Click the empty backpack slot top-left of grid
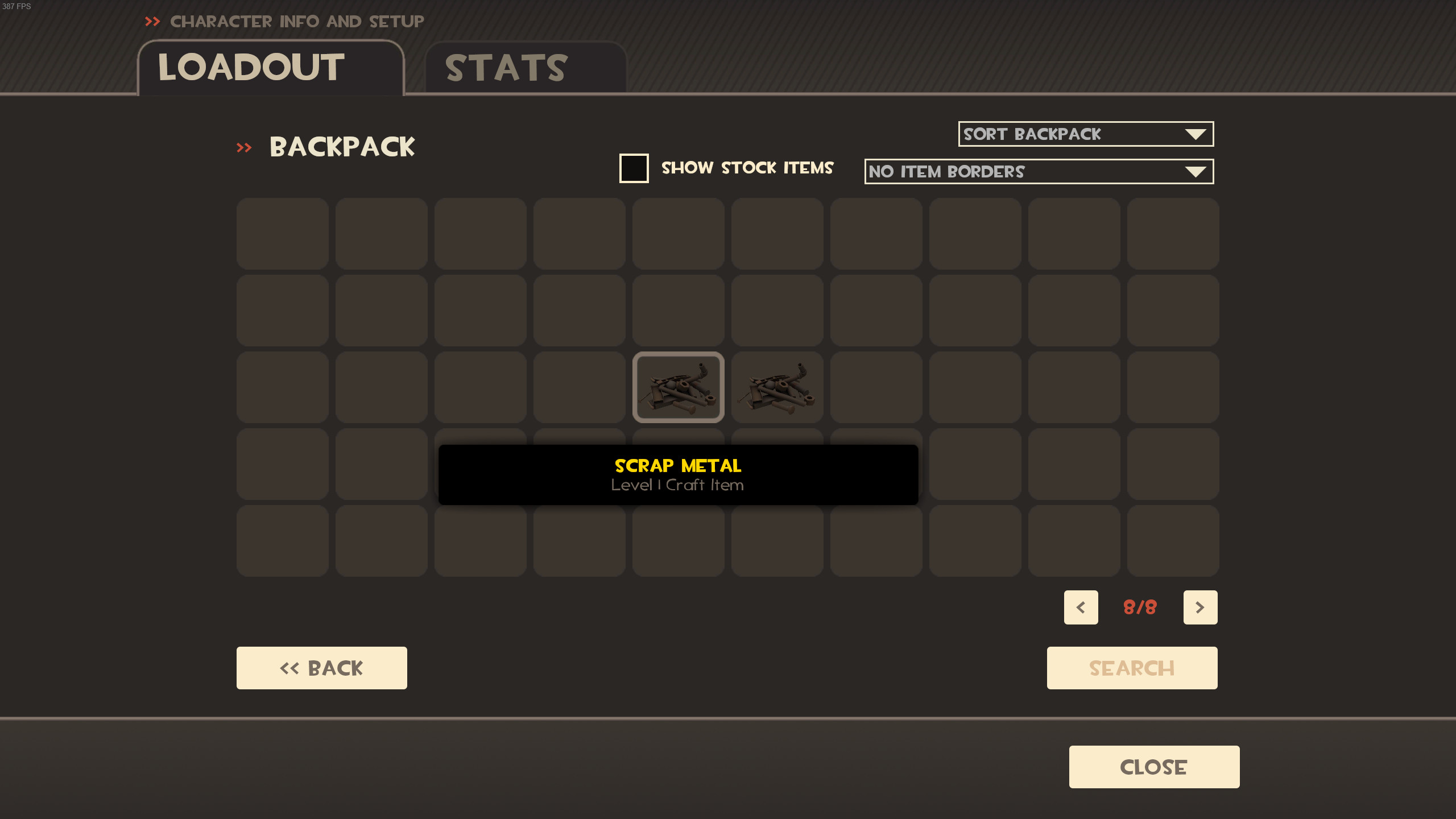Image resolution: width=1456 pixels, height=819 pixels. pos(283,233)
